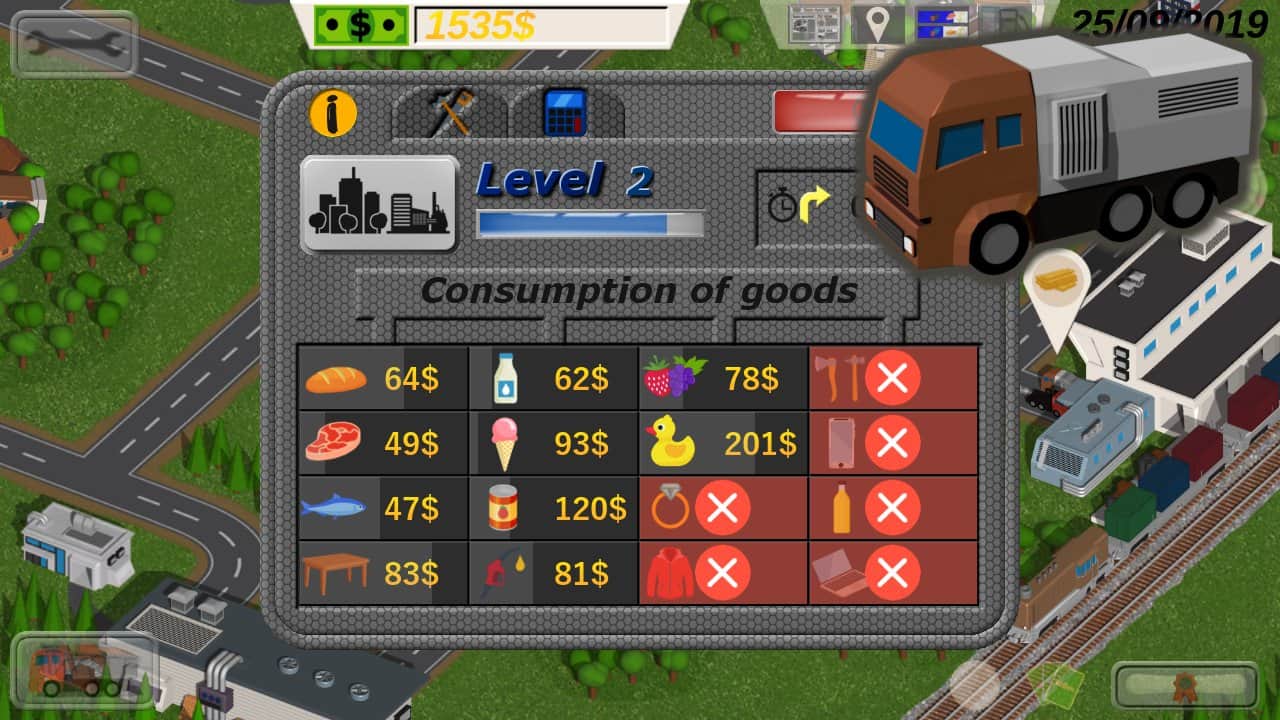Select the meat steak goods cell
This screenshot has width=1280, height=720.
pos(383,443)
